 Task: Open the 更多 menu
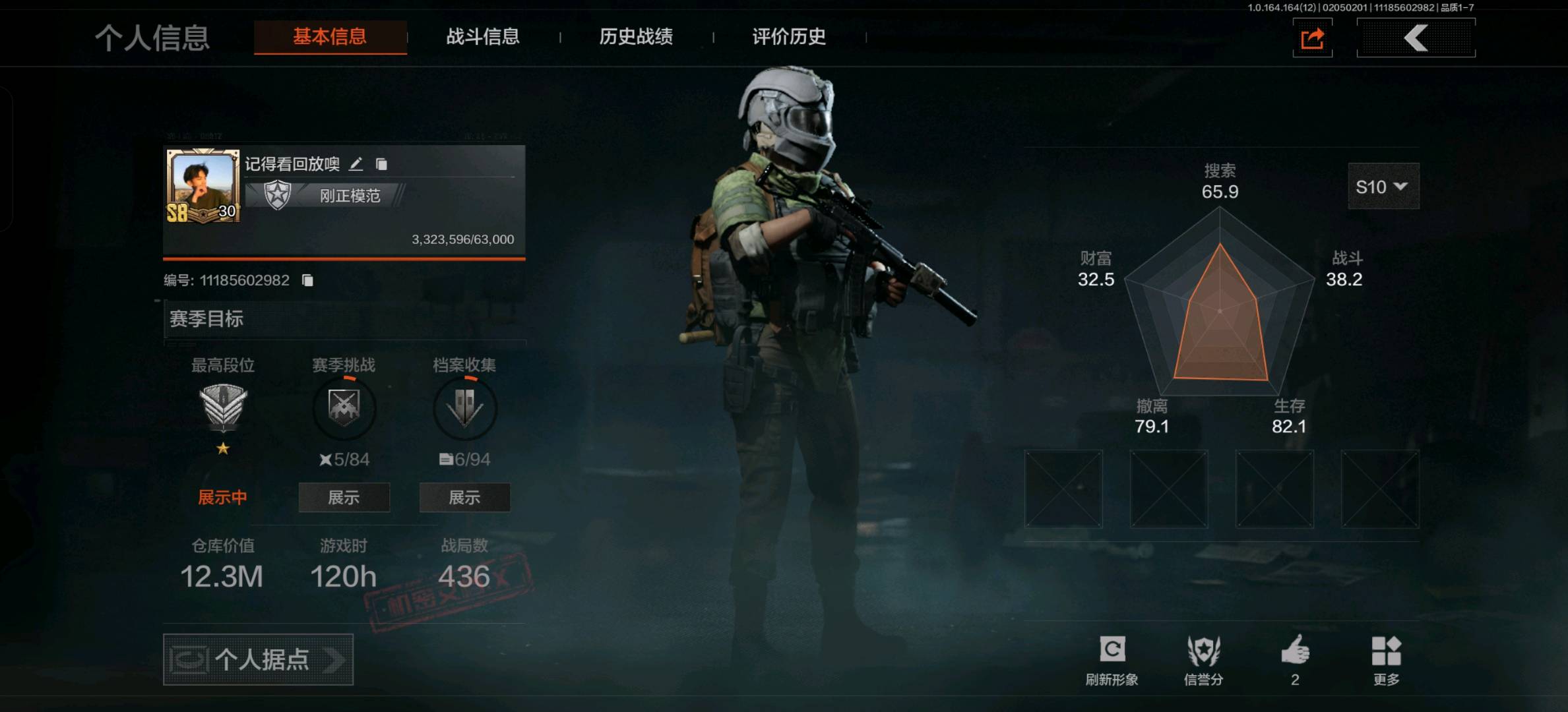point(1386,659)
